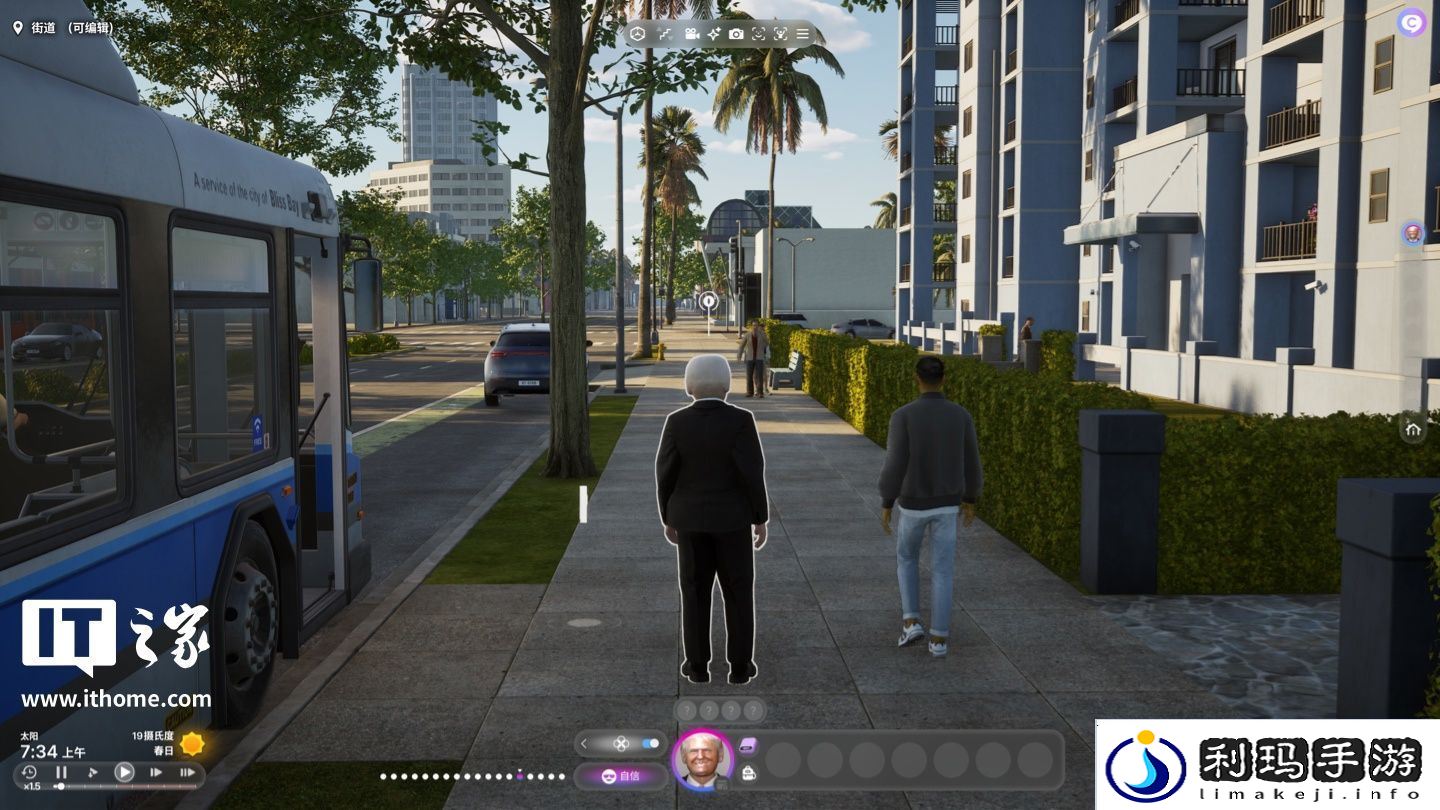The height and width of the screenshot is (810, 1440).
Task: Open the purple C icon top right
Action: (x=1412, y=22)
